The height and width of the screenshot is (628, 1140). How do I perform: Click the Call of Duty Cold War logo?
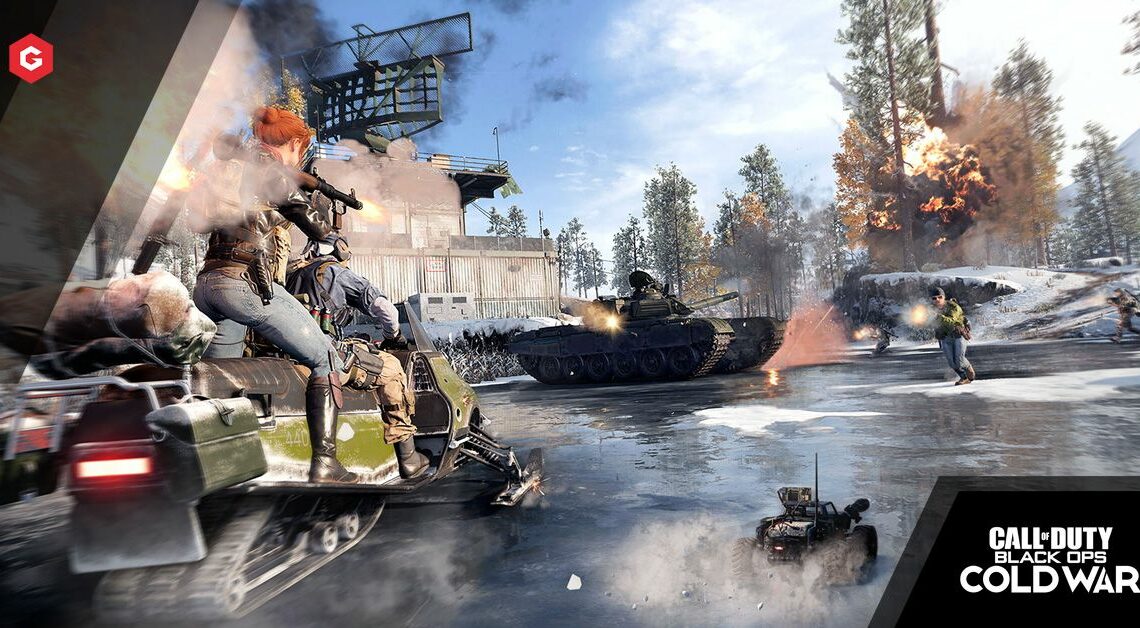click(1047, 560)
